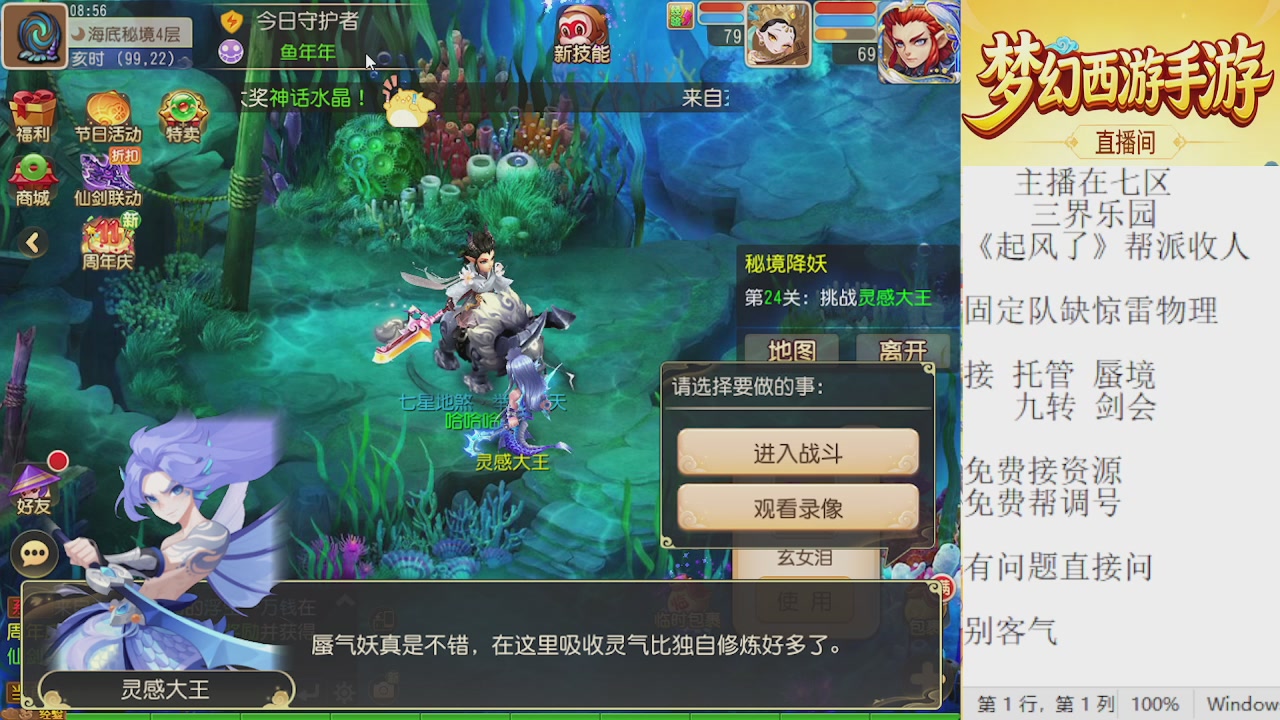
Task: Collapse the left sidebar with the arrow chevron
Action: [33, 243]
